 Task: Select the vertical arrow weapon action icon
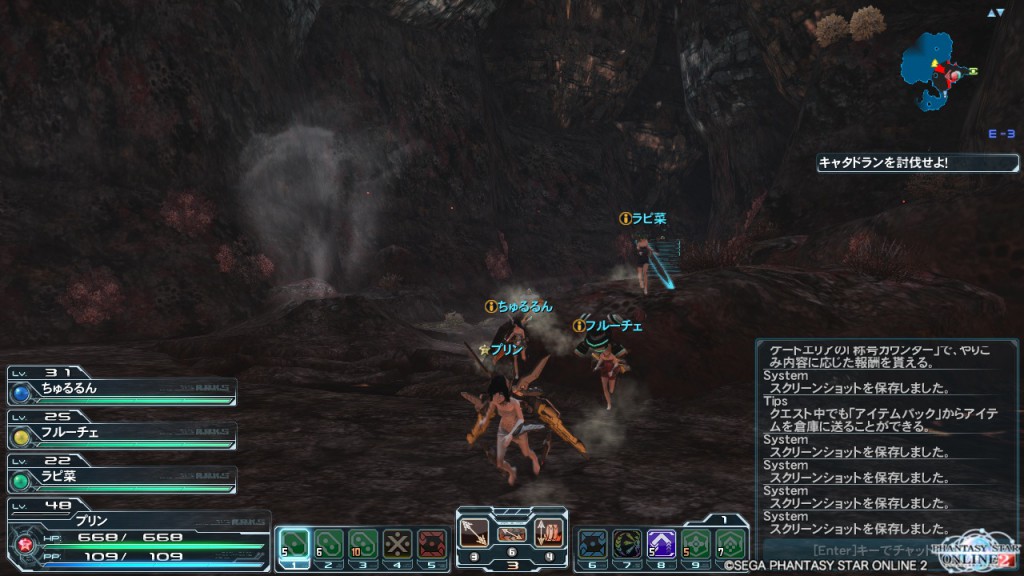coord(549,533)
